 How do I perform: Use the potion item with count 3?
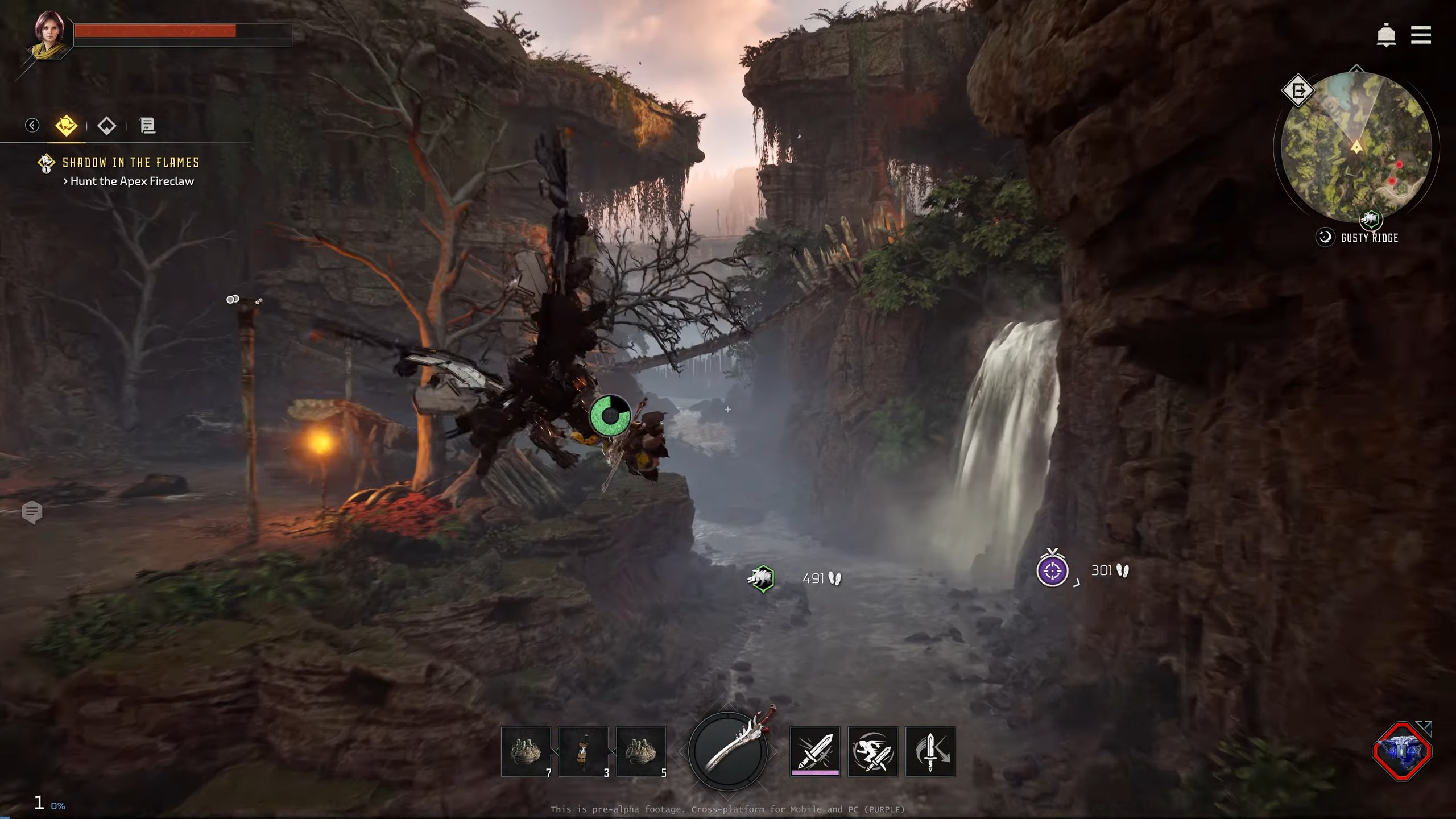tap(584, 752)
